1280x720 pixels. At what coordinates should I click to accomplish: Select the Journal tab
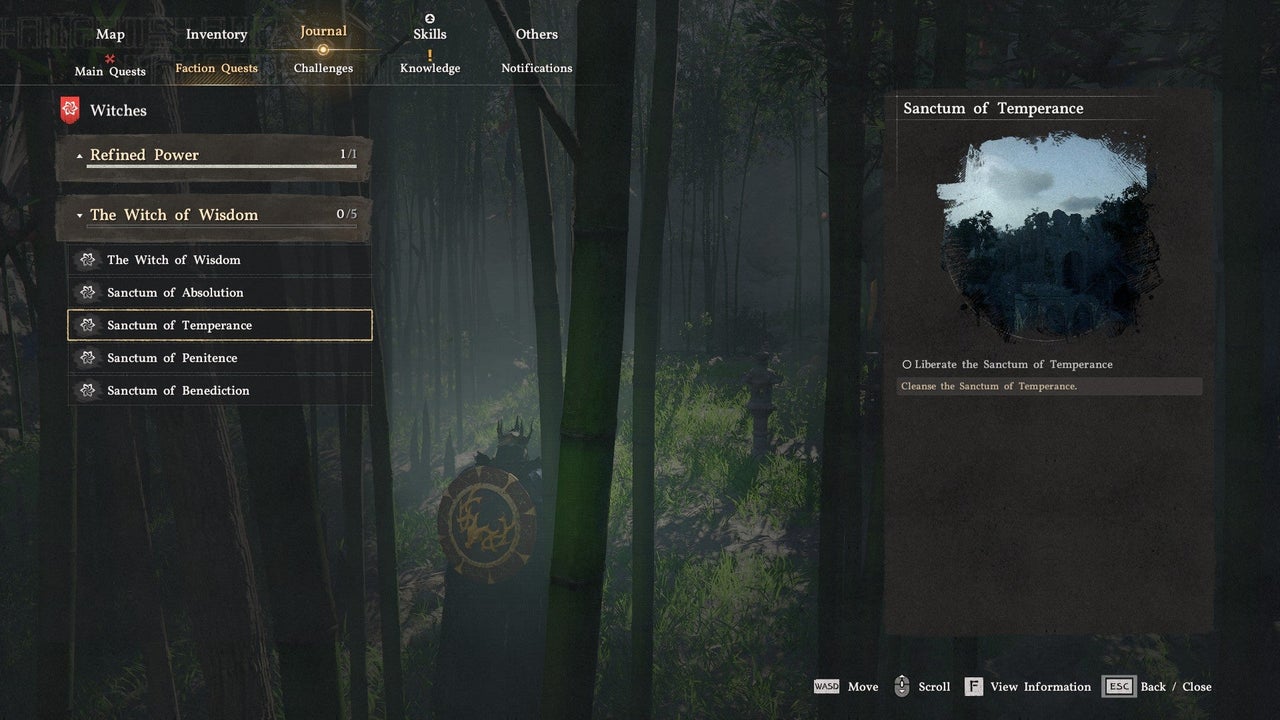[x=323, y=31]
